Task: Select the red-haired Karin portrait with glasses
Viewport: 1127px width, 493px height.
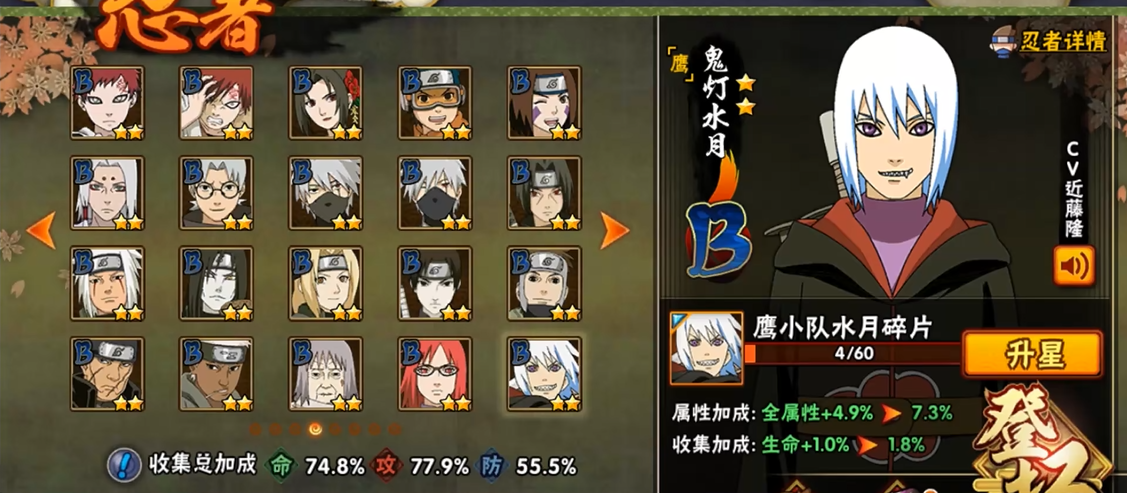Action: click(x=436, y=373)
